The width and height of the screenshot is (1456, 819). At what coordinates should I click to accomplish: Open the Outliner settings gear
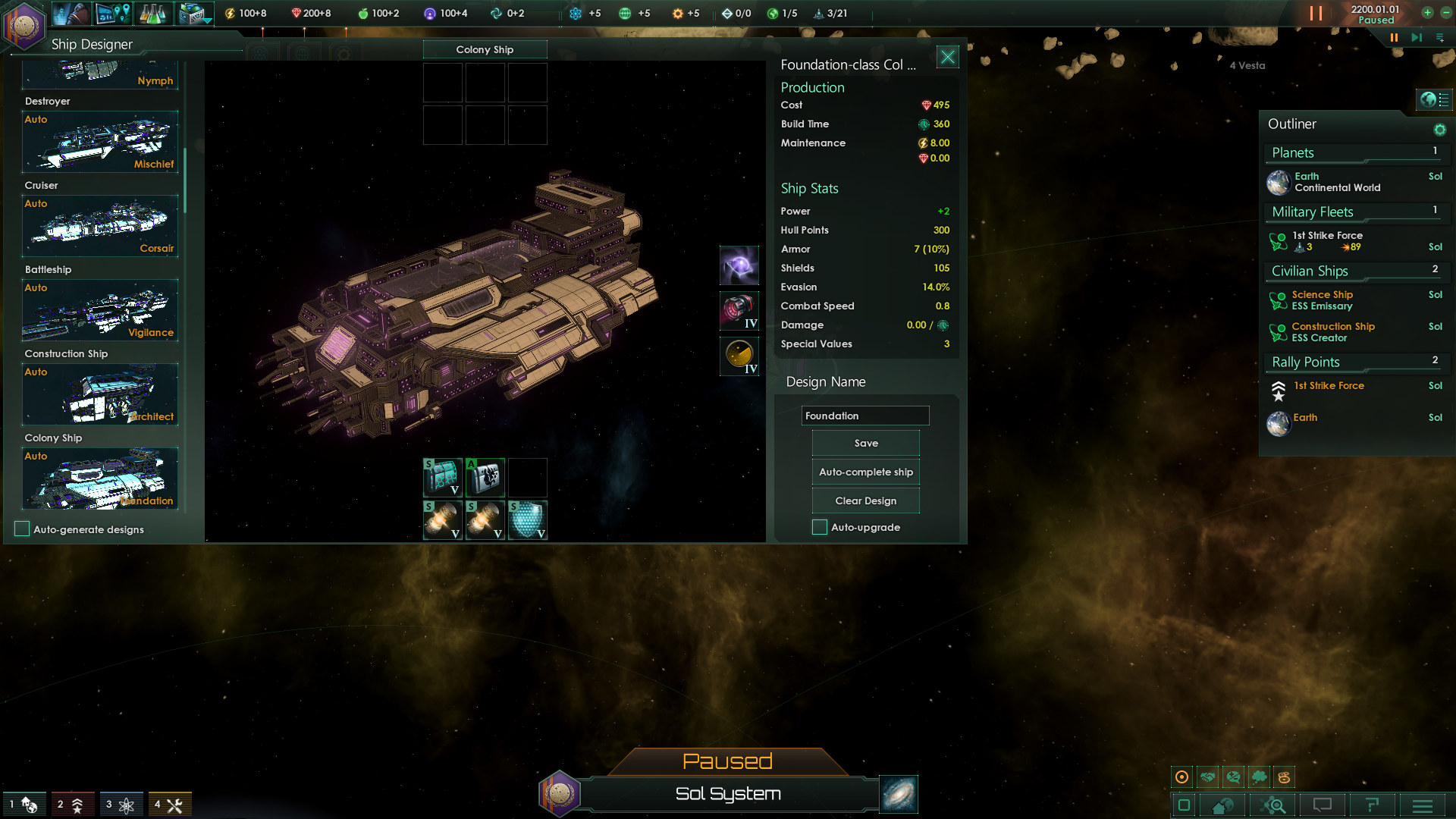point(1439,130)
